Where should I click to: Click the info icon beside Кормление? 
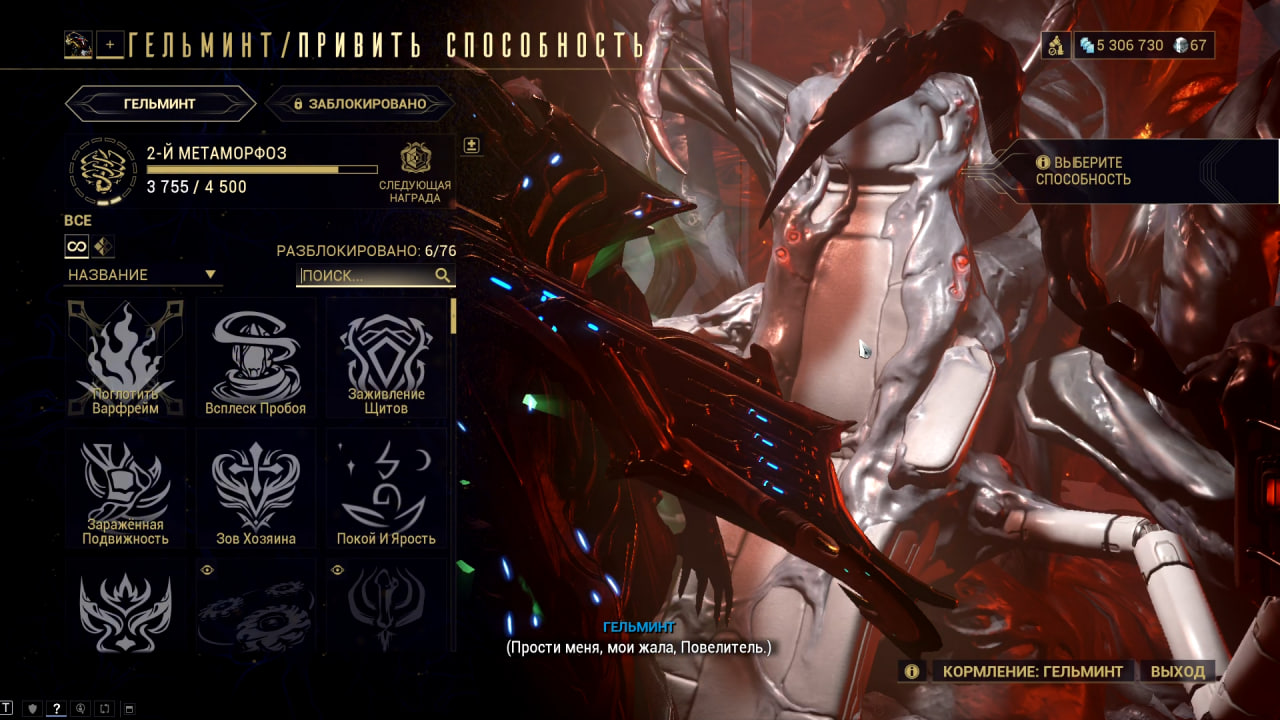[x=911, y=671]
